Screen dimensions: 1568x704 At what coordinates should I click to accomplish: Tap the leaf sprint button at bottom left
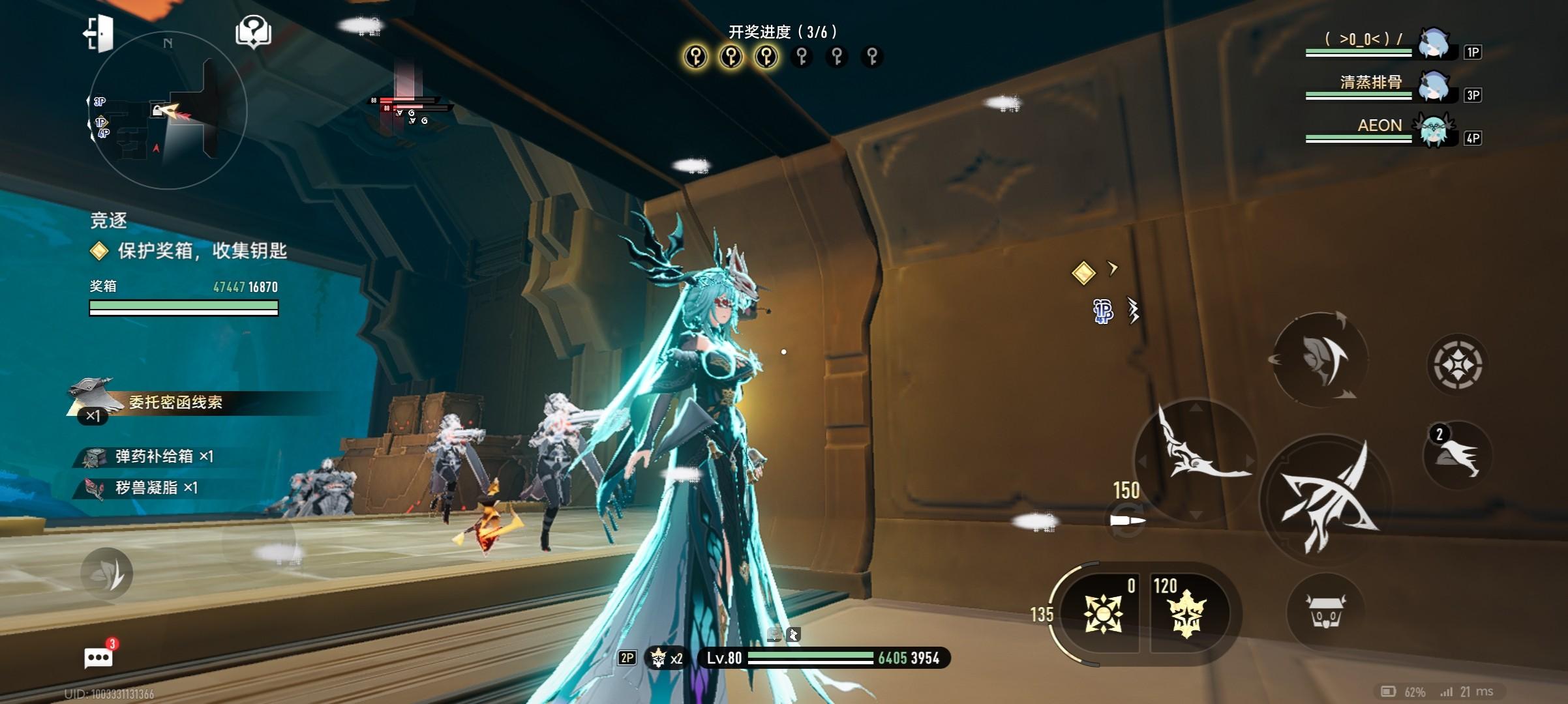tap(107, 573)
